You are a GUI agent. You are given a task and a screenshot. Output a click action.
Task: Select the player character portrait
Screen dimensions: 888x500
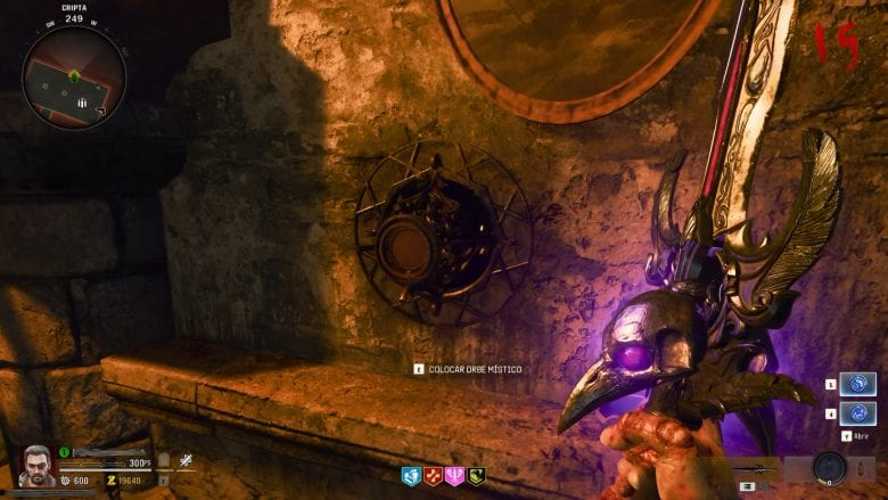click(37, 465)
